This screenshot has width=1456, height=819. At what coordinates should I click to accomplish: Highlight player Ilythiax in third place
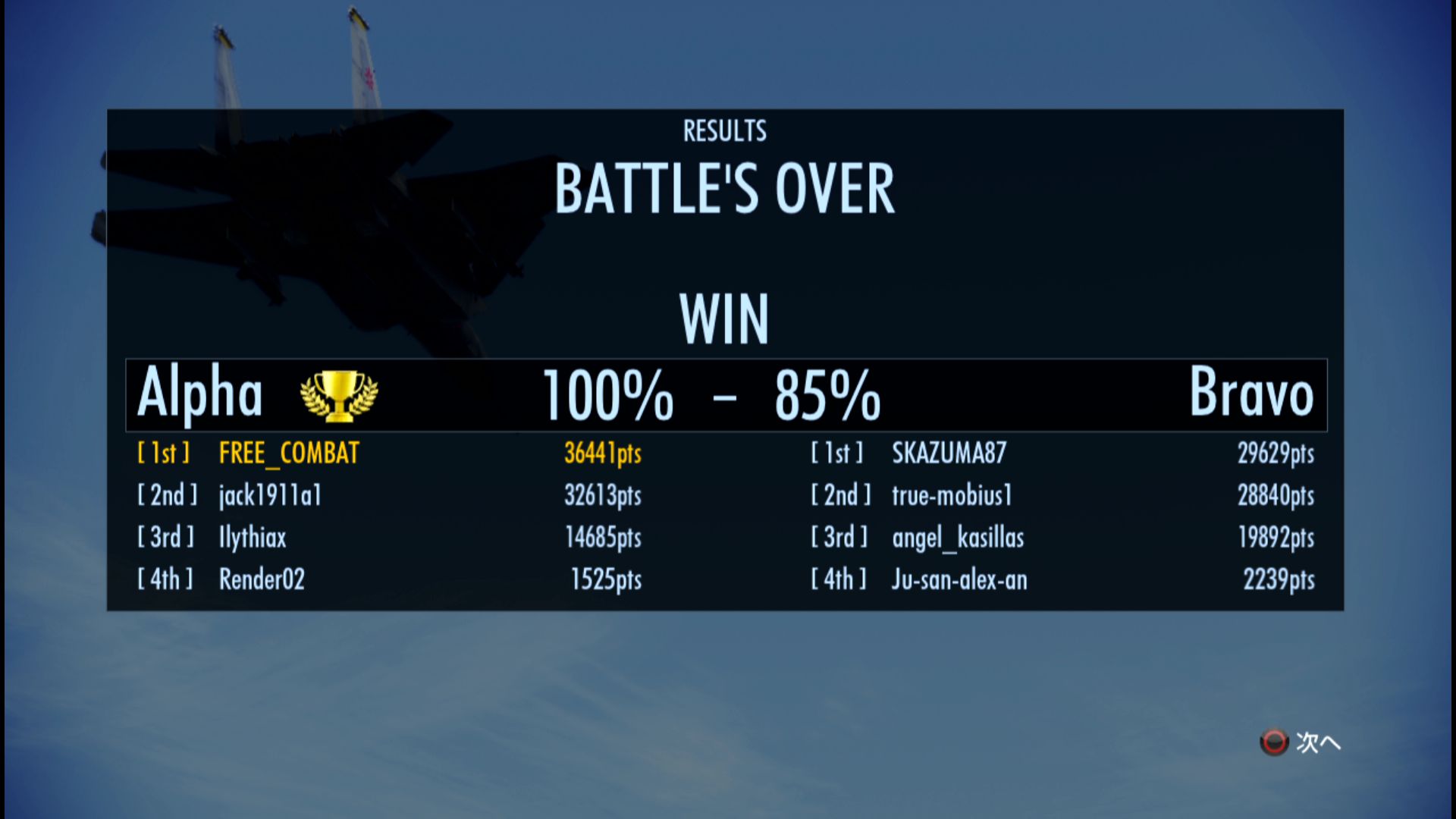pos(253,538)
